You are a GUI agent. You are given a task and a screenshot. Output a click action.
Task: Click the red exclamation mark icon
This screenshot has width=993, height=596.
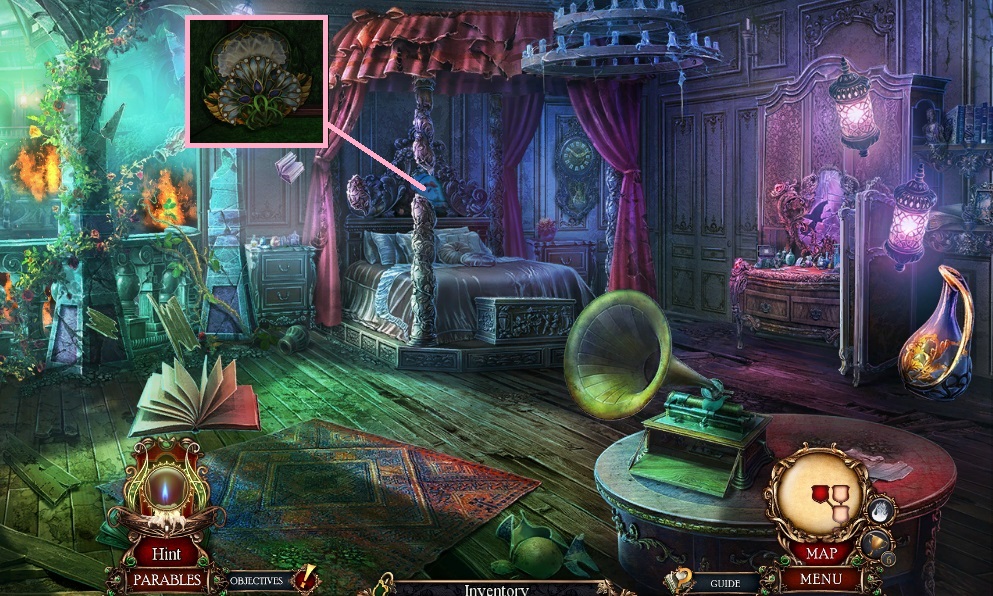click(305, 578)
